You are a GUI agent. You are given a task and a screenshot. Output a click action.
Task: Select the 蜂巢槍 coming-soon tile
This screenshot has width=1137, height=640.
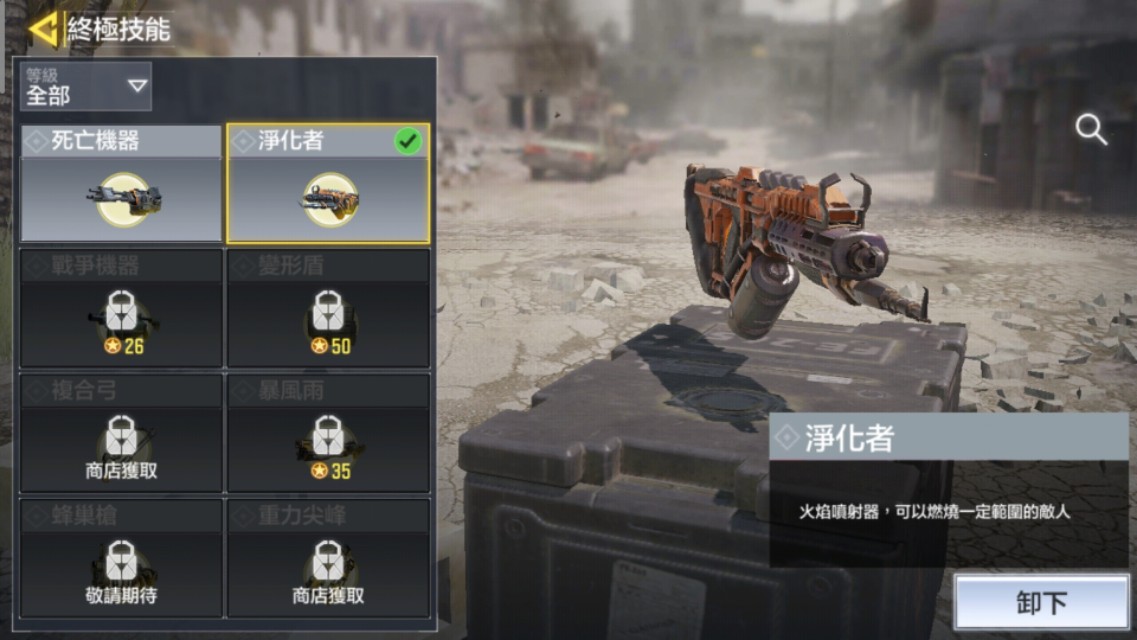pos(121,558)
